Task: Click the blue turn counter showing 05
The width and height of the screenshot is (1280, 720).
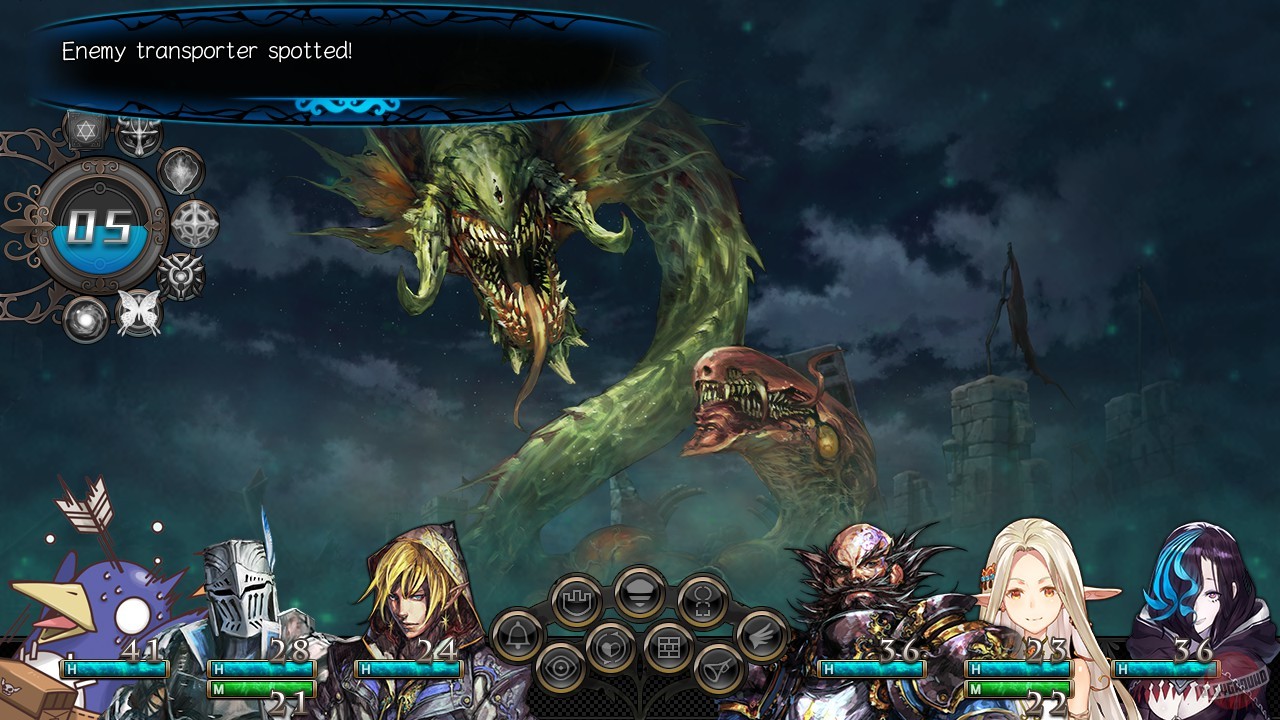Action: click(x=99, y=225)
